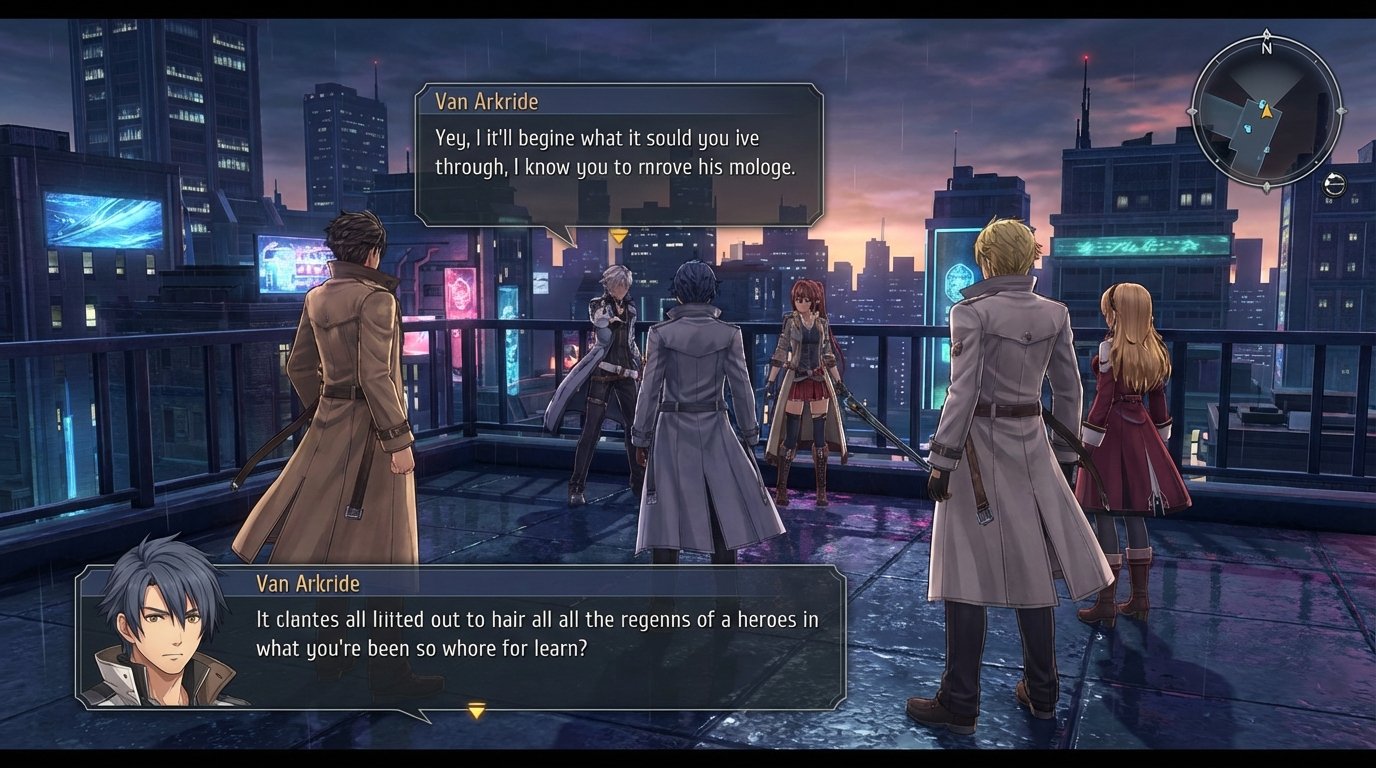Viewport: 1376px width, 768px height.
Task: Click the south diamond on the compass ring
Action: pyautogui.click(x=1267, y=185)
